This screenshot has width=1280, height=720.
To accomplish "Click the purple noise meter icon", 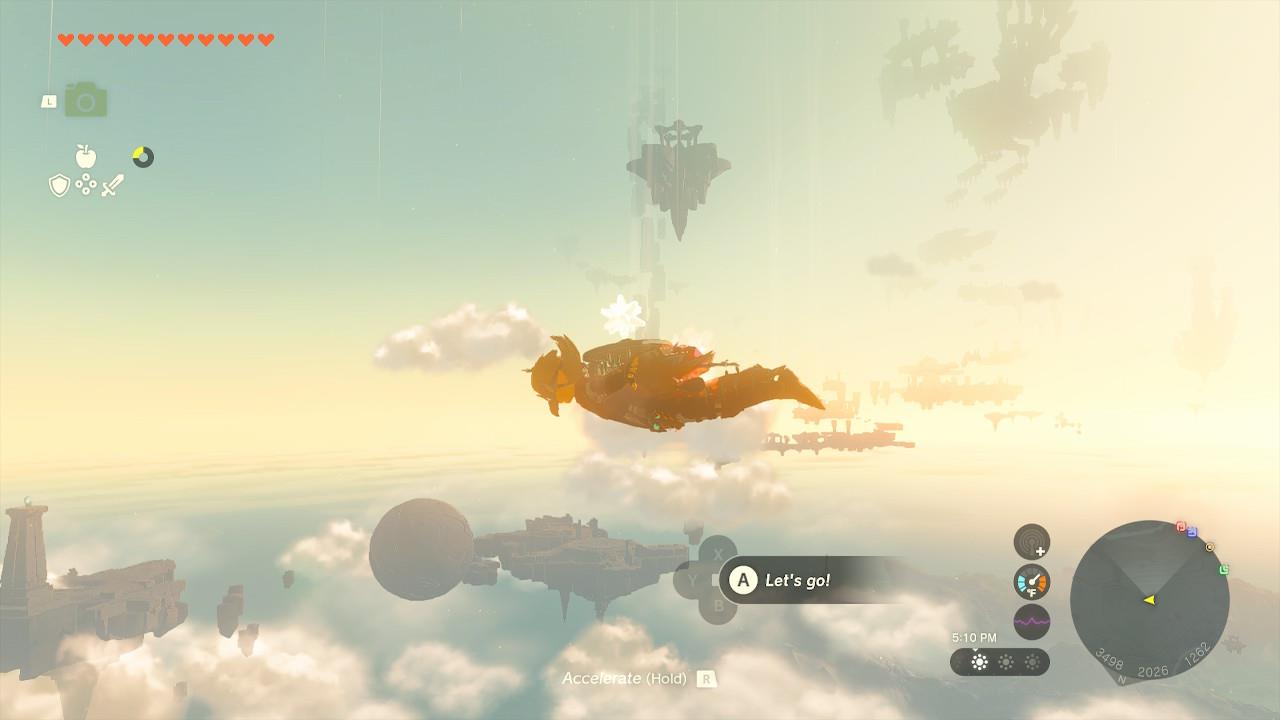I will click(x=1032, y=621).
